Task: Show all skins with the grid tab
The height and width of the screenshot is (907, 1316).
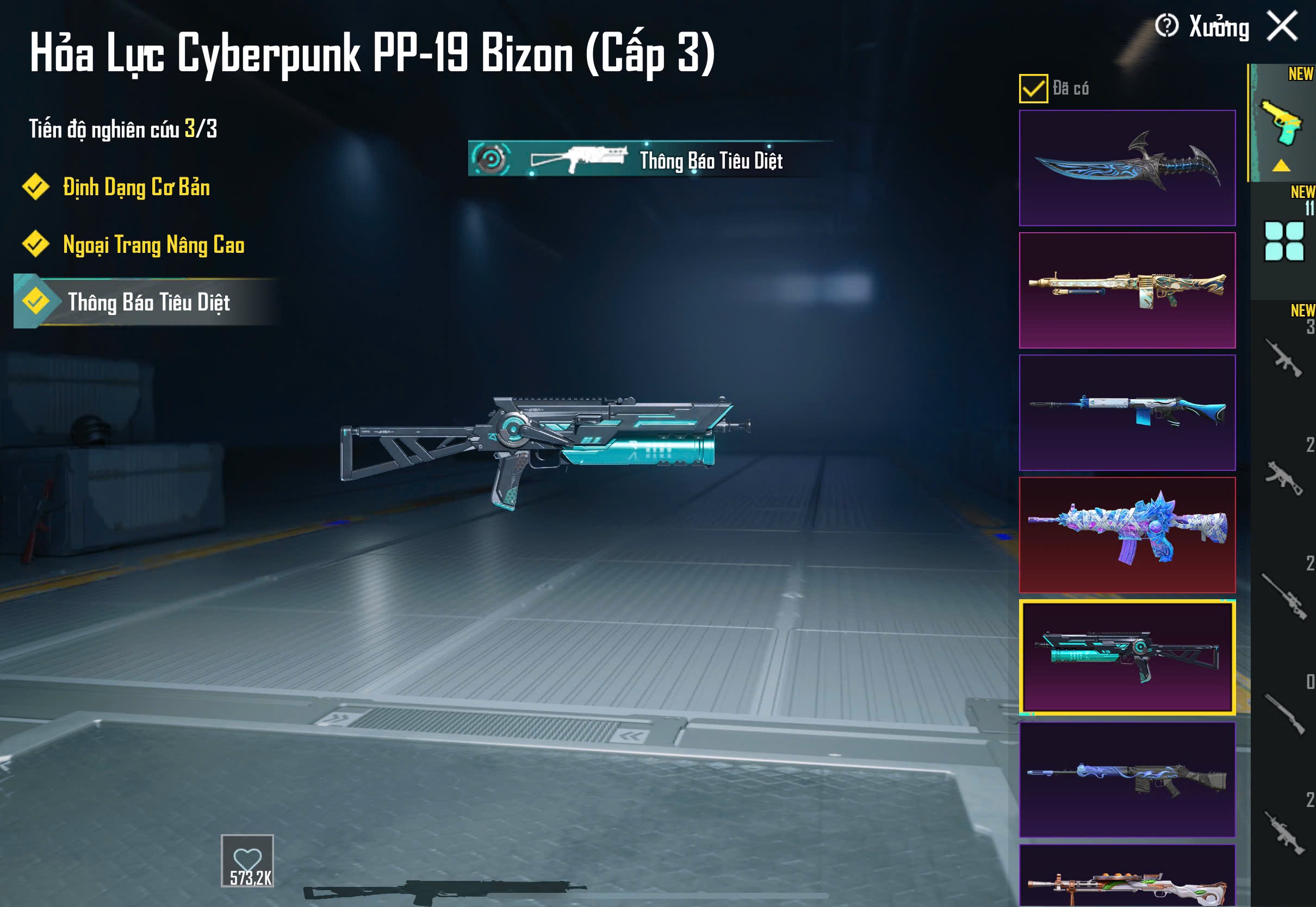Action: pos(1283,241)
